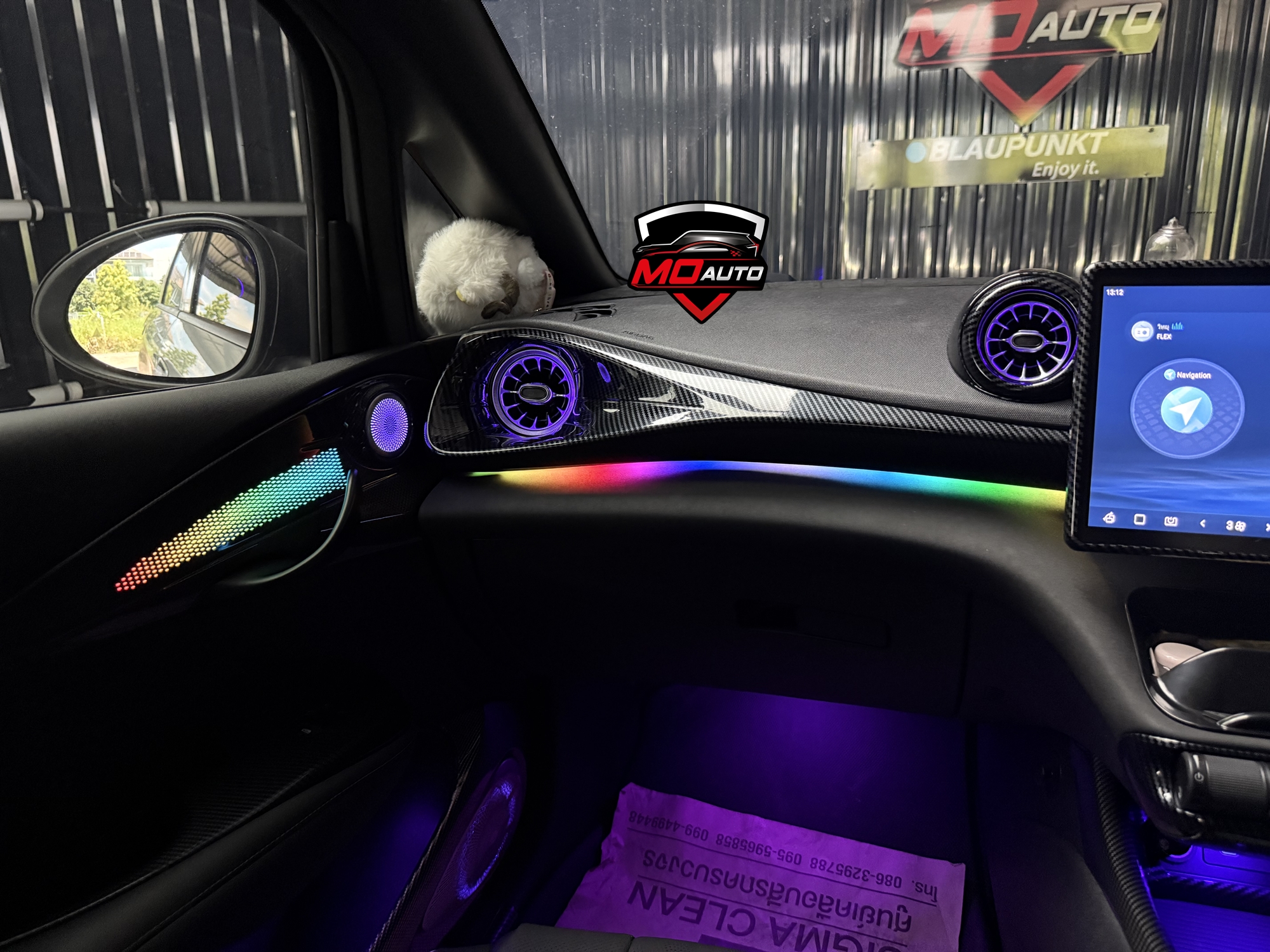The width and height of the screenshot is (1270, 952).
Task: Tap the screenshot icon on the nav bar
Action: click(1172, 519)
